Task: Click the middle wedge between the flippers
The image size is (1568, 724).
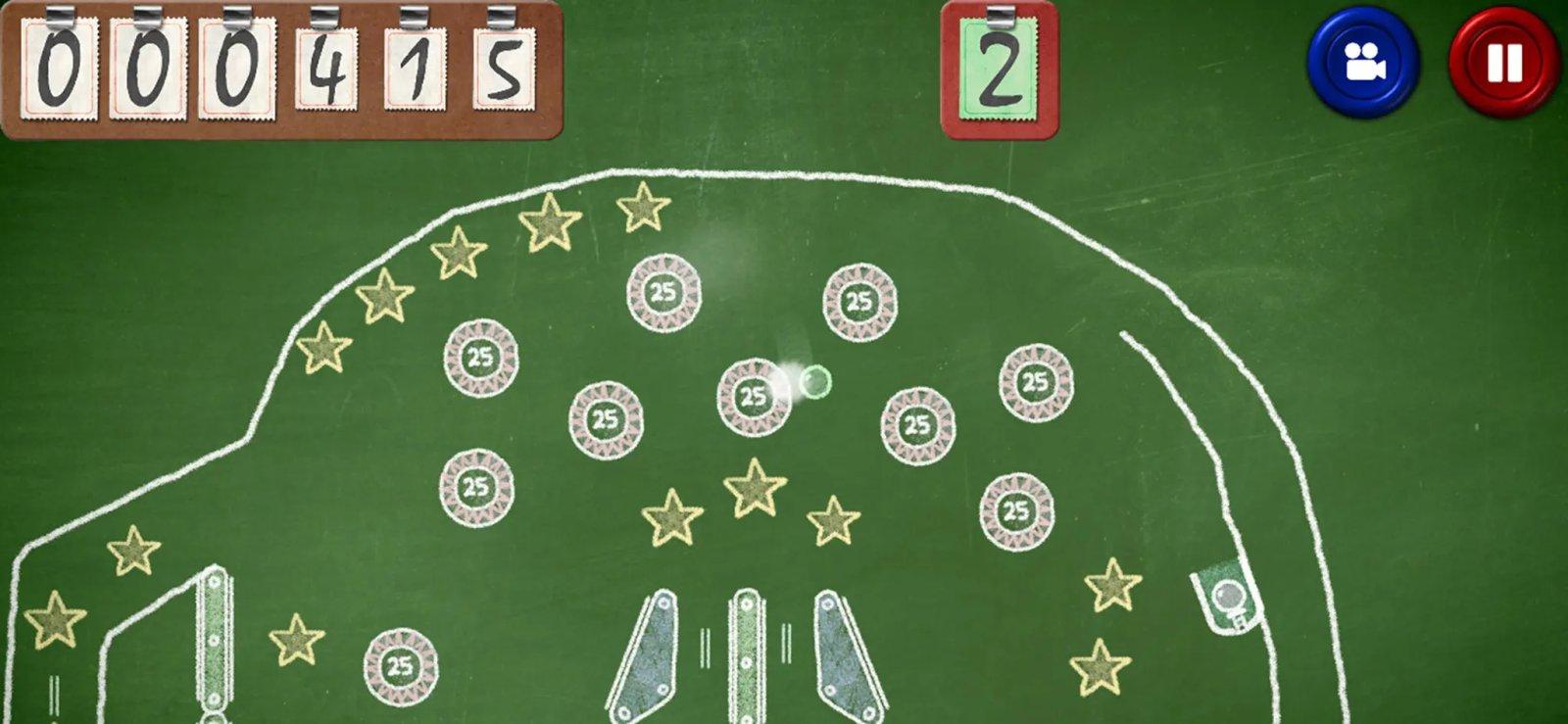Action: (x=747, y=654)
